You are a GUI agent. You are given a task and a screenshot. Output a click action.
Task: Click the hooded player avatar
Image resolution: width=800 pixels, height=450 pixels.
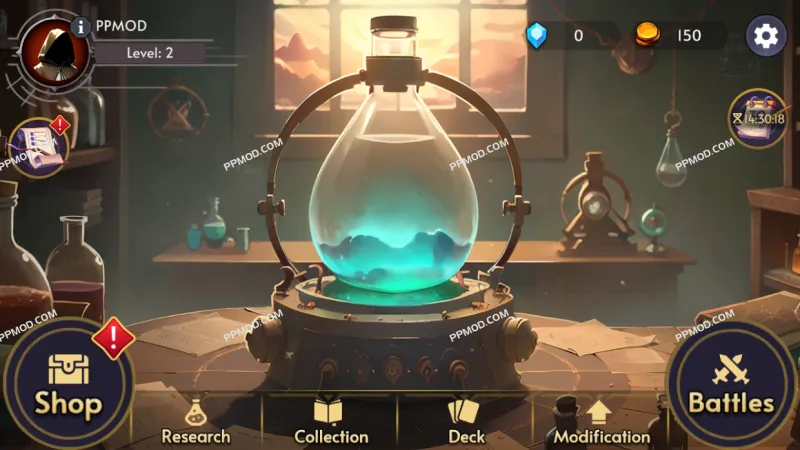[x=45, y=48]
